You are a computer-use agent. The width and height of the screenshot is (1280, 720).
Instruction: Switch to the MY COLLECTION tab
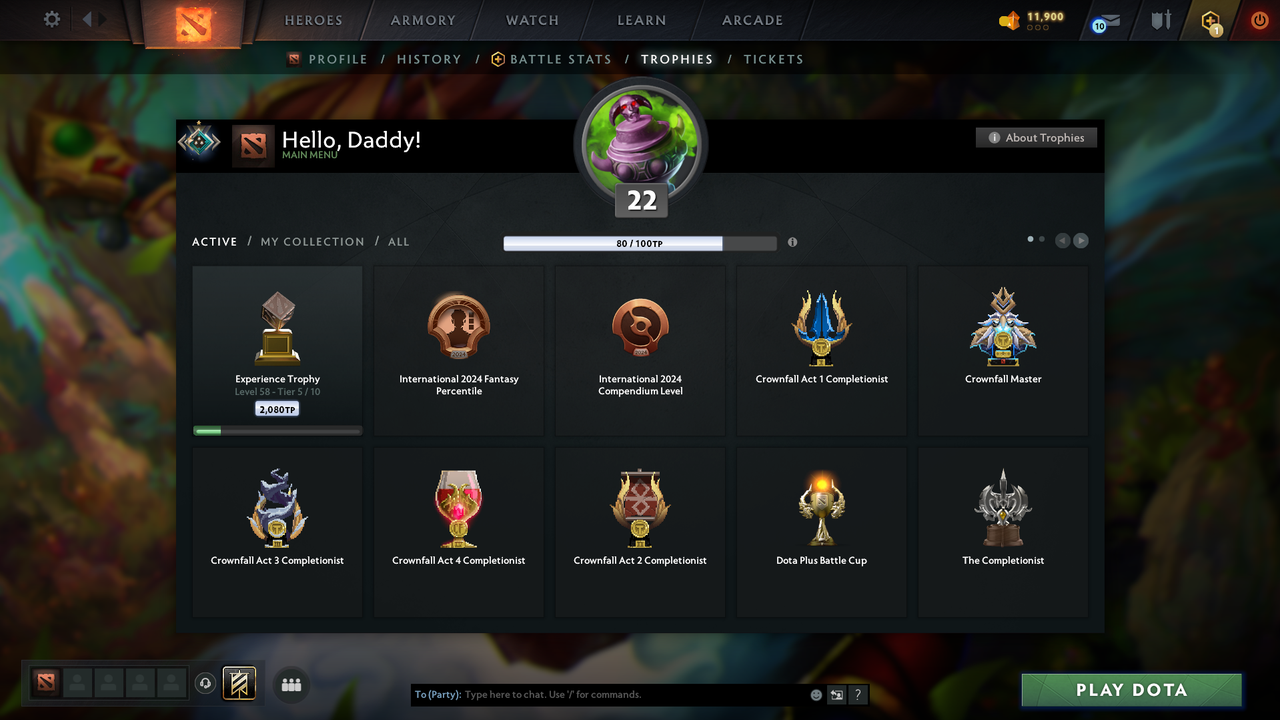click(312, 241)
